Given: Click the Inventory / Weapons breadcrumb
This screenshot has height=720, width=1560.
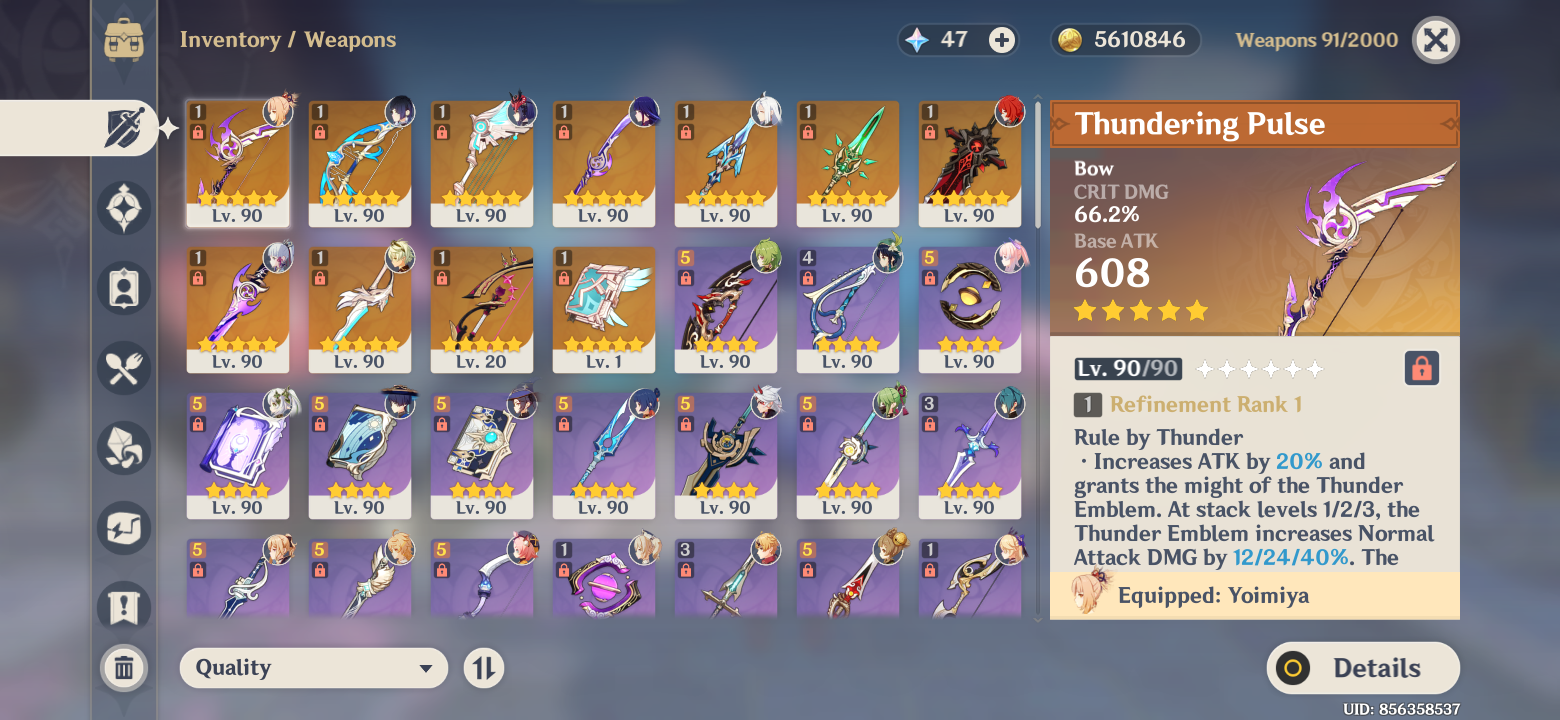Looking at the screenshot, I should [x=287, y=39].
